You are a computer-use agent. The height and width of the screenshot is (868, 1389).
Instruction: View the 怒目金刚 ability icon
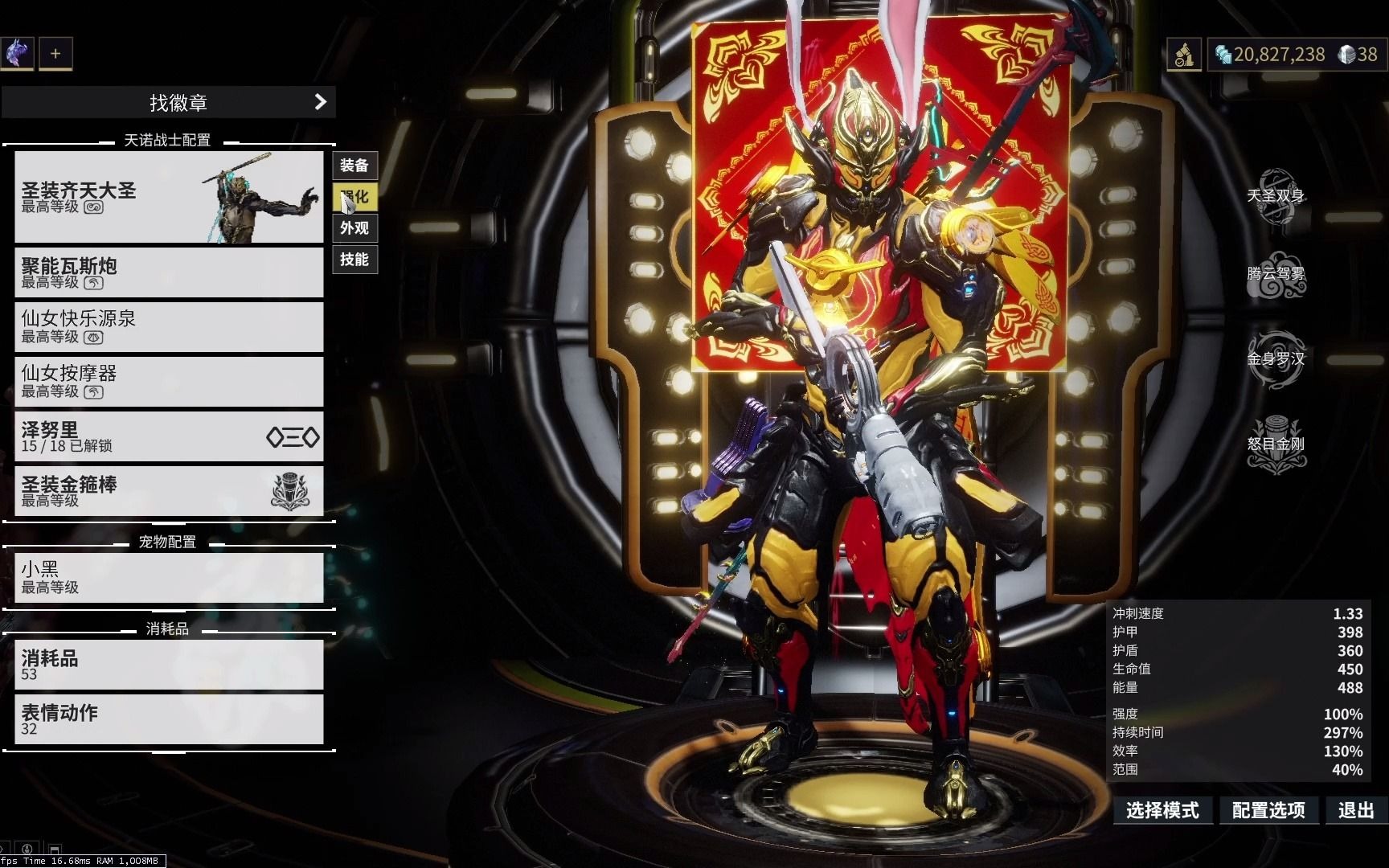1276,444
